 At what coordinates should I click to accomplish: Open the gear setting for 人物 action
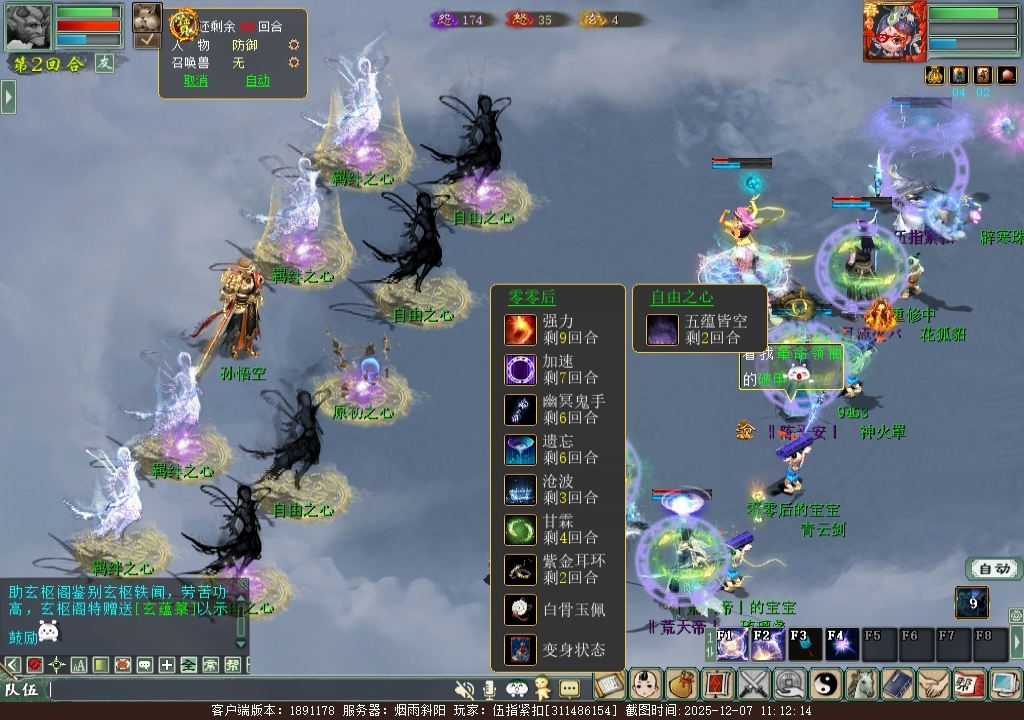(x=294, y=45)
